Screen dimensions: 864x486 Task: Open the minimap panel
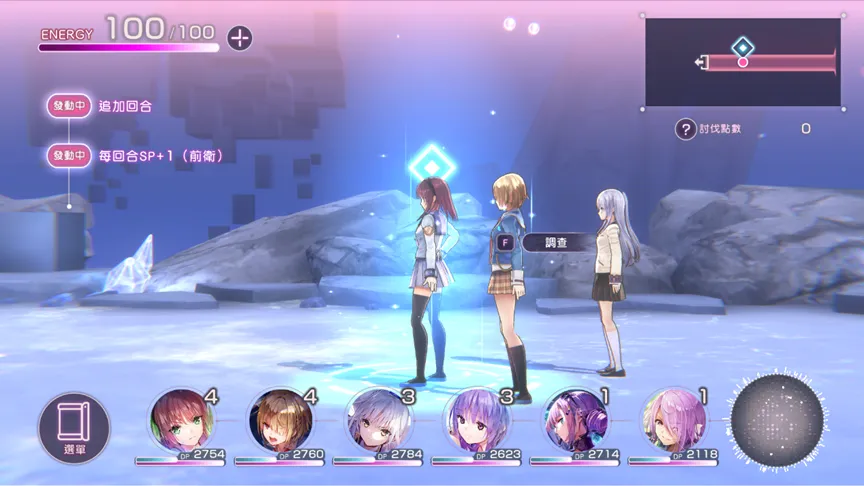pos(741,62)
